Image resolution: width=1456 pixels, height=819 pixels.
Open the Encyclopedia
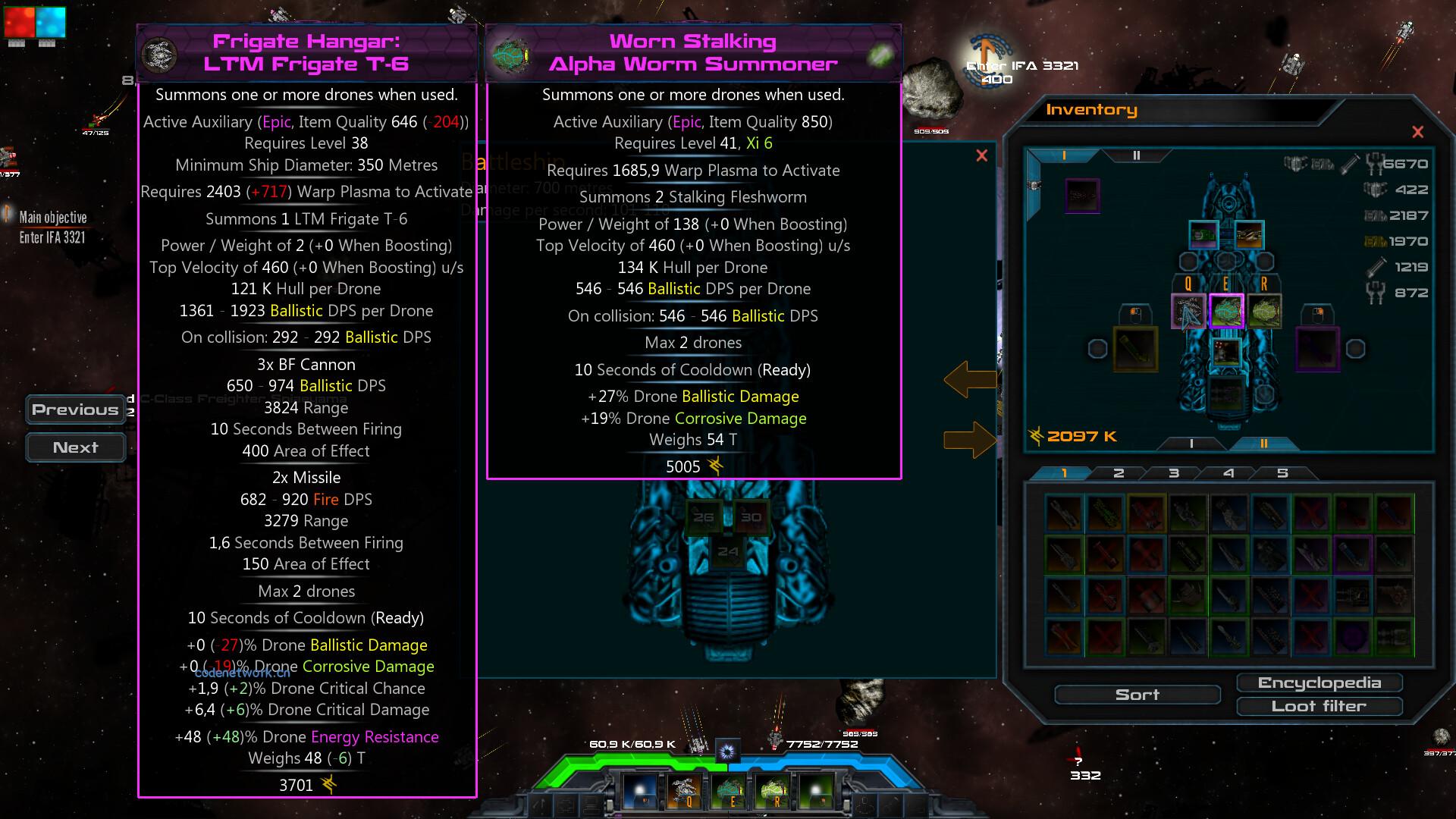pyautogui.click(x=1319, y=683)
